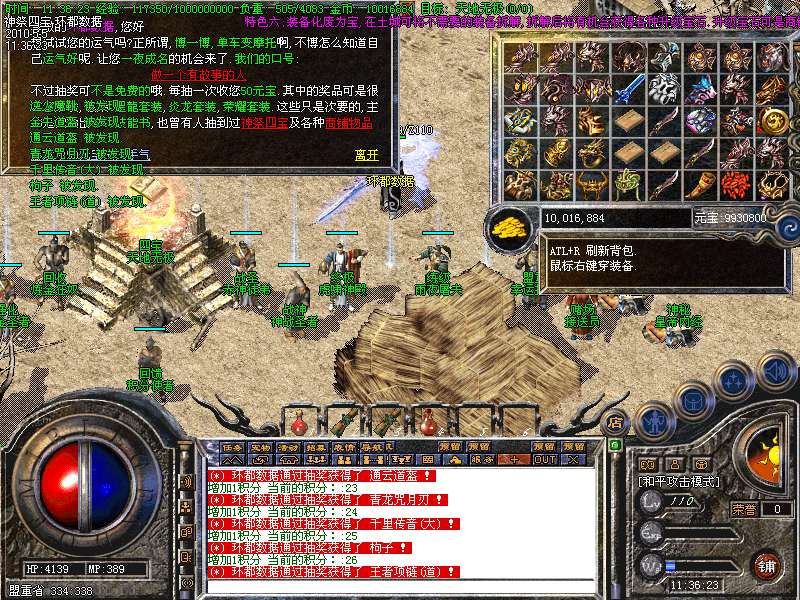The image size is (800, 600).
Task: Click the gold ingot pile icon
Action: pos(511,225)
